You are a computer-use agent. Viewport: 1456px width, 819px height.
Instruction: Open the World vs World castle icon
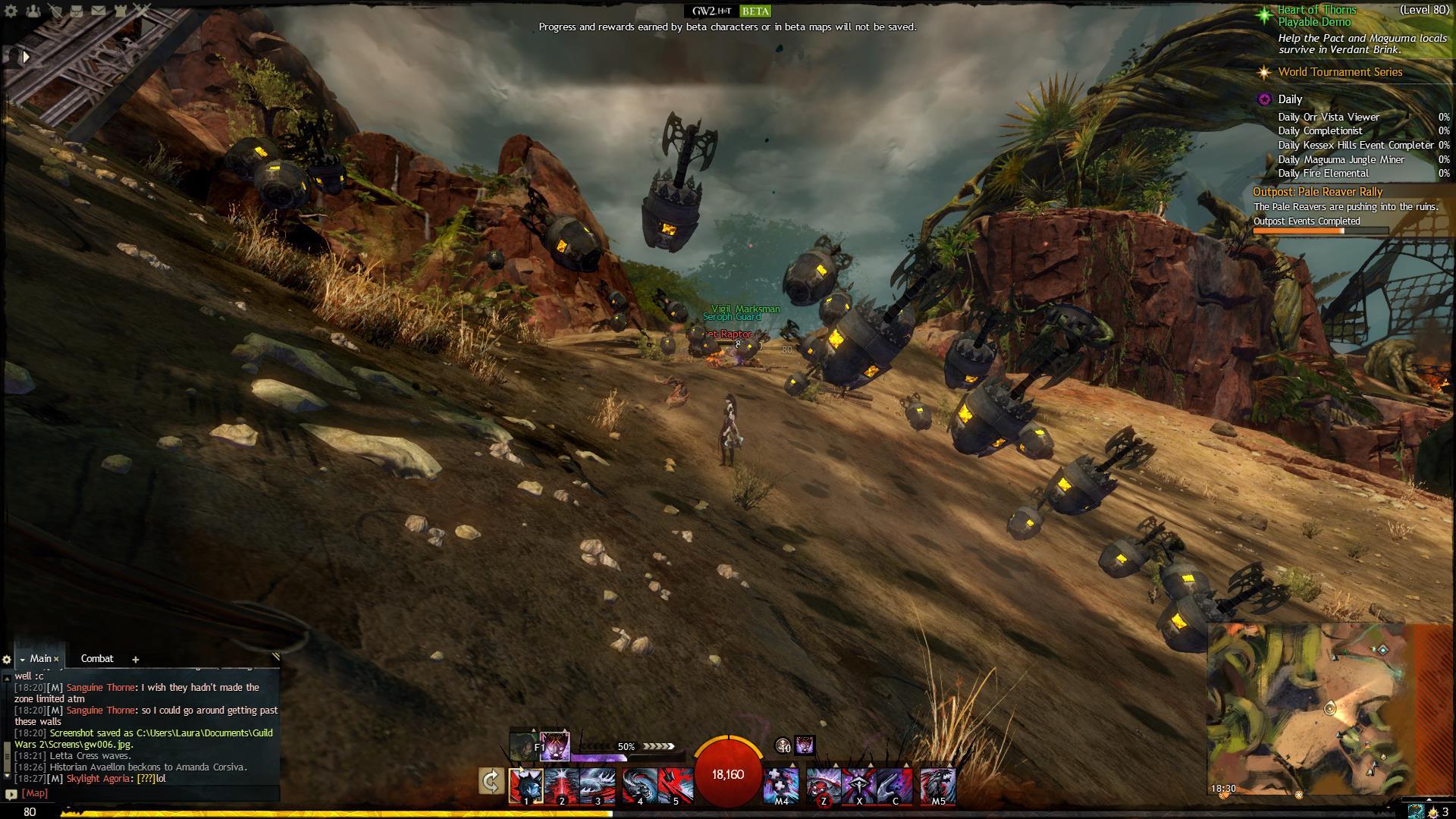(x=121, y=11)
